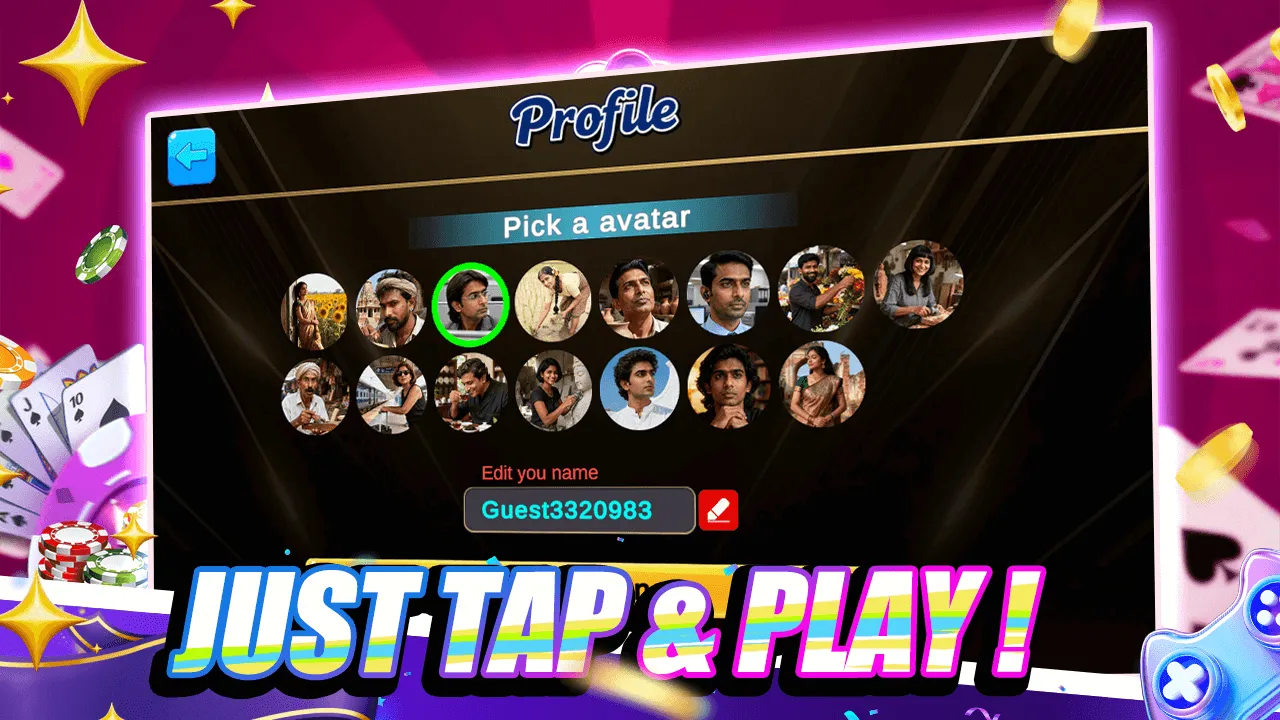The width and height of the screenshot is (1280, 720).
Task: Click the blue back arrow button
Action: (x=192, y=158)
